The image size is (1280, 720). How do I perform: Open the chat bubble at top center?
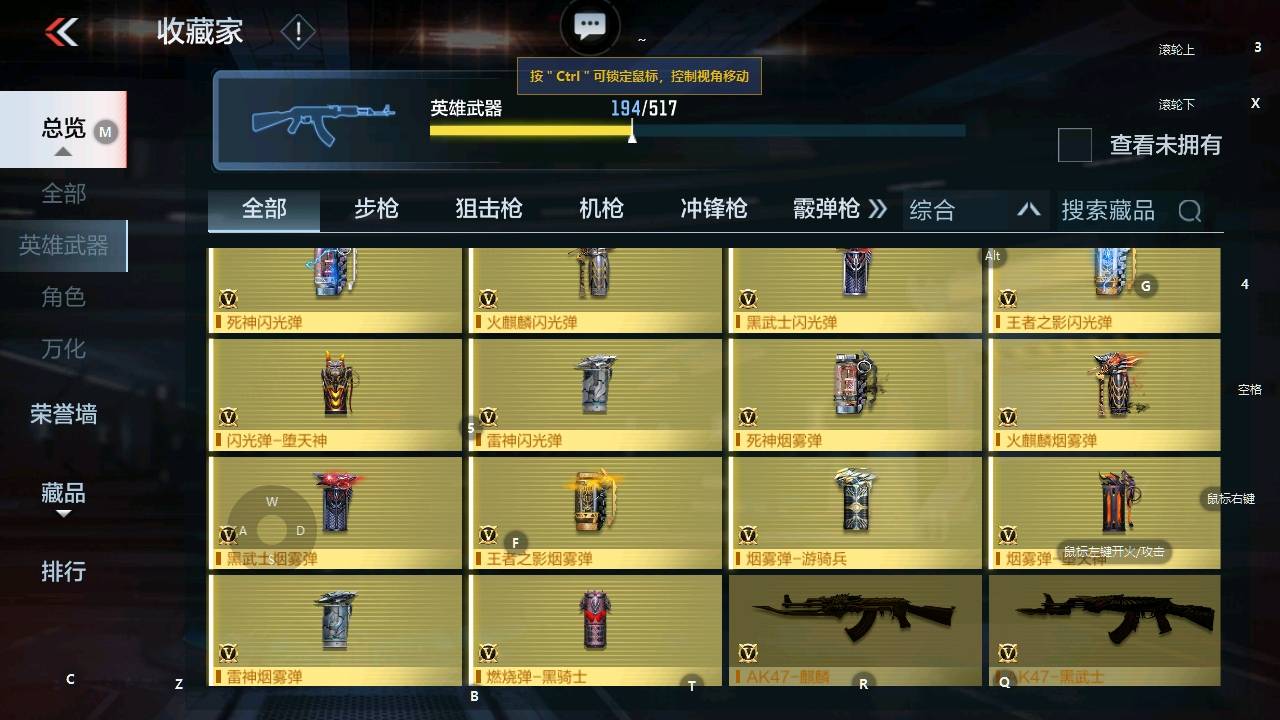point(589,25)
